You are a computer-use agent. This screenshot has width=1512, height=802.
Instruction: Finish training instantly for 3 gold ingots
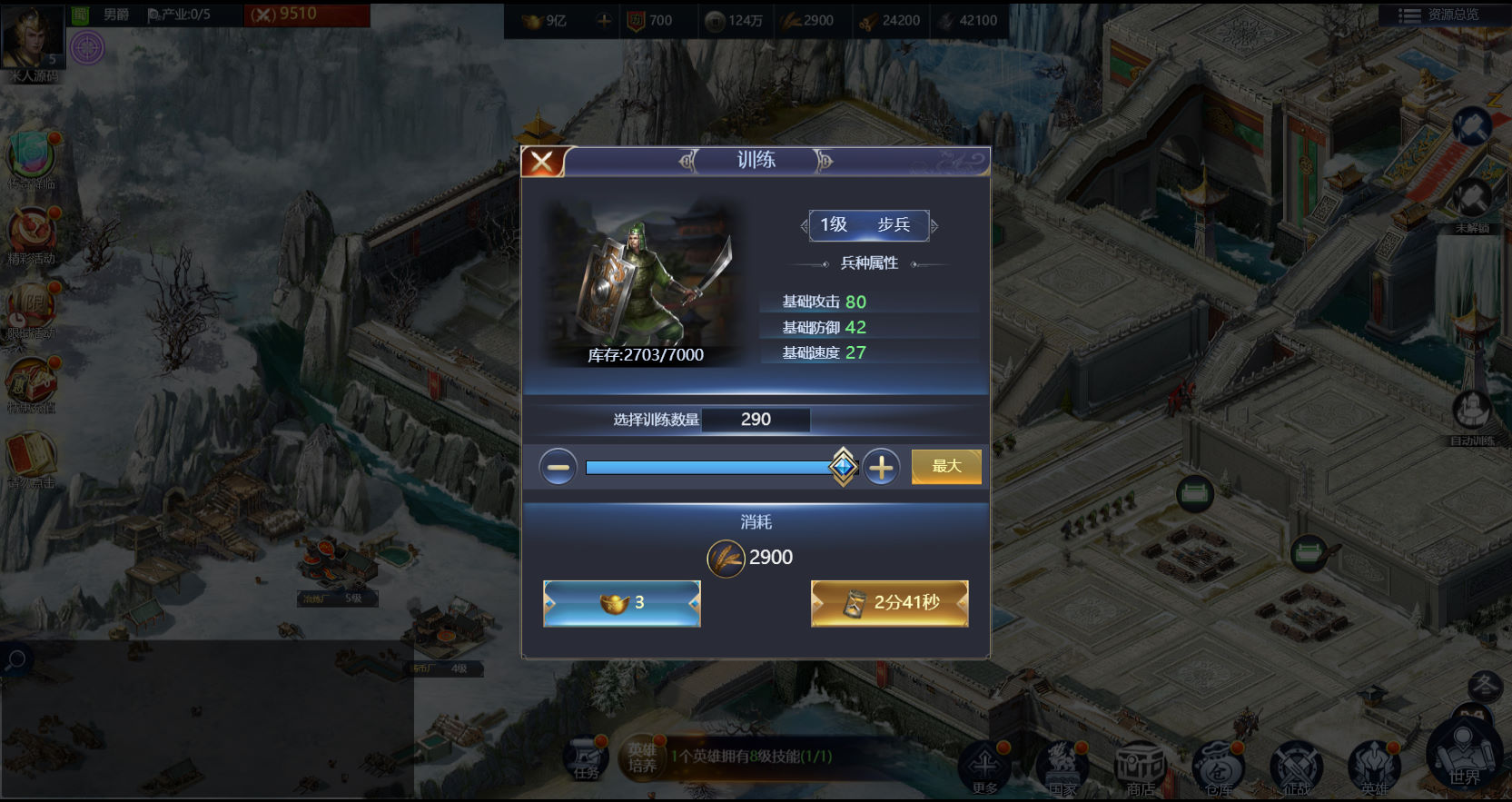click(x=622, y=603)
